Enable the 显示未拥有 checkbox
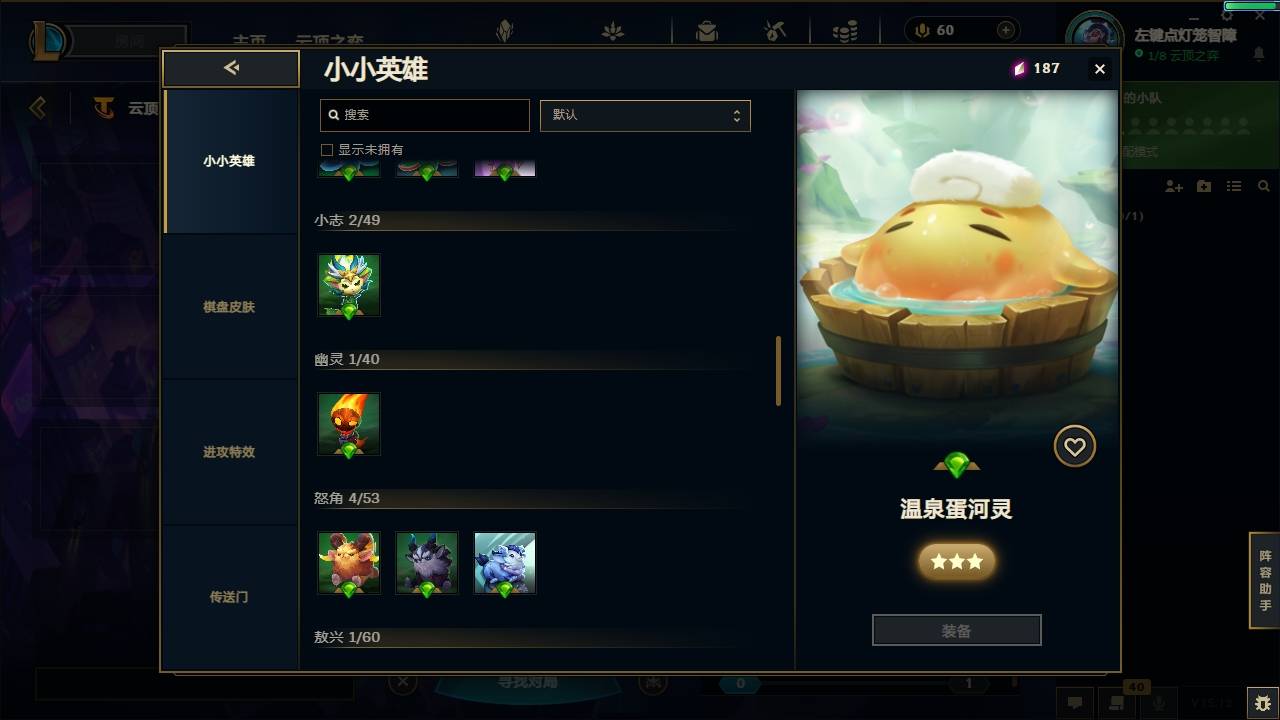Viewport: 1280px width, 720px height. [x=326, y=149]
